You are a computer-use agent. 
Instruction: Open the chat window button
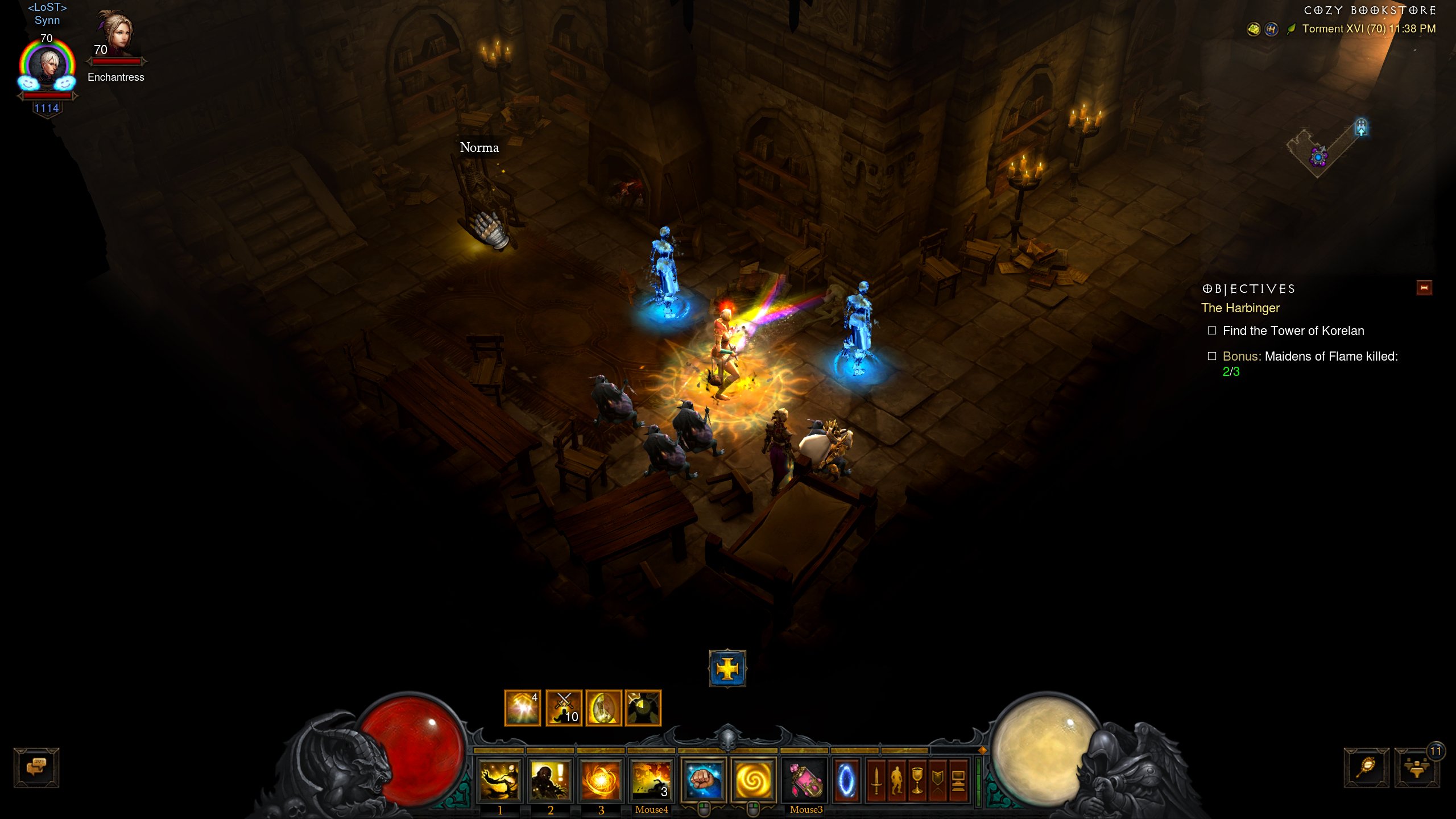tap(36, 767)
